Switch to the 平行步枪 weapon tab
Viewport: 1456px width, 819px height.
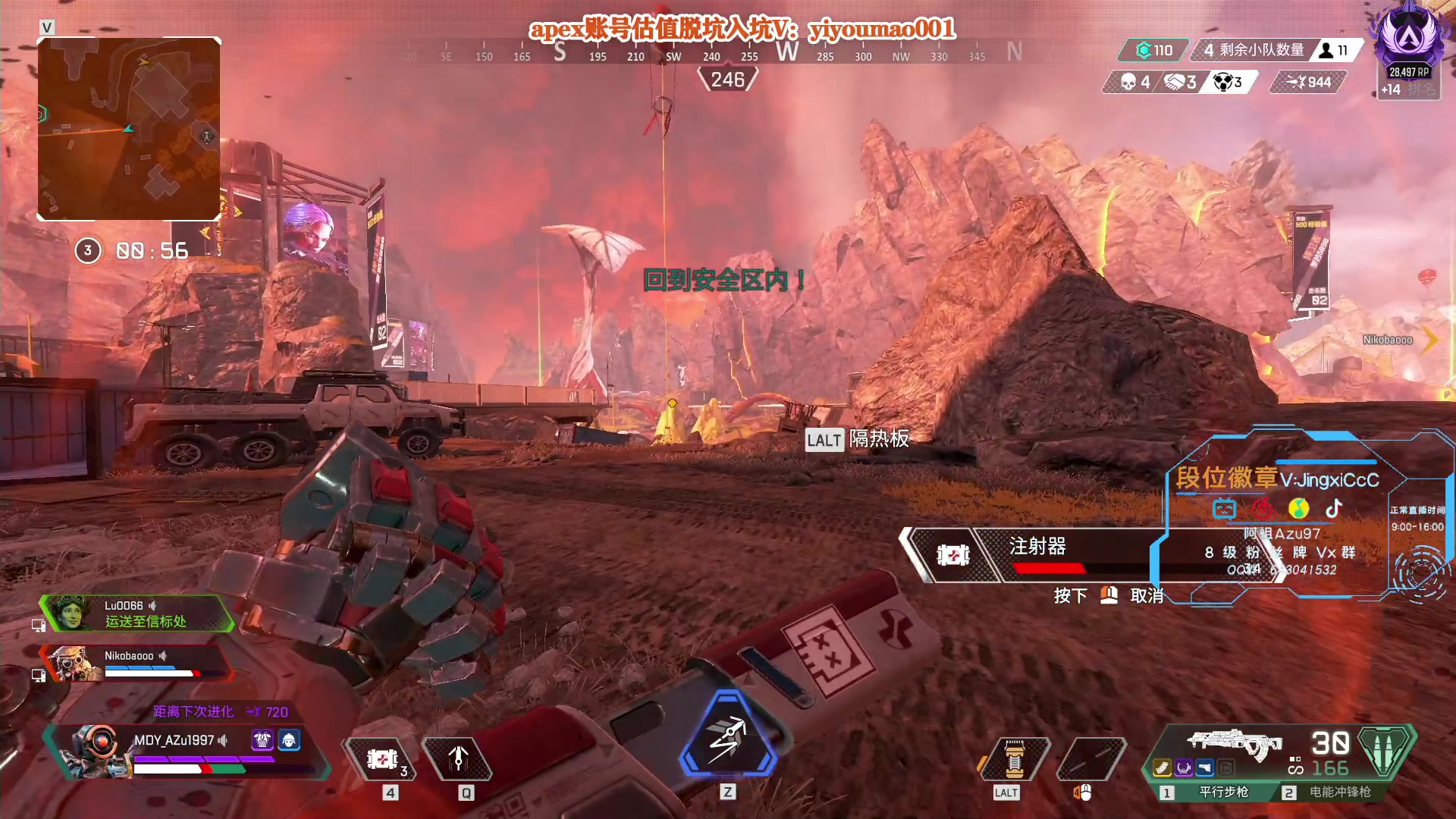pyautogui.click(x=1215, y=792)
